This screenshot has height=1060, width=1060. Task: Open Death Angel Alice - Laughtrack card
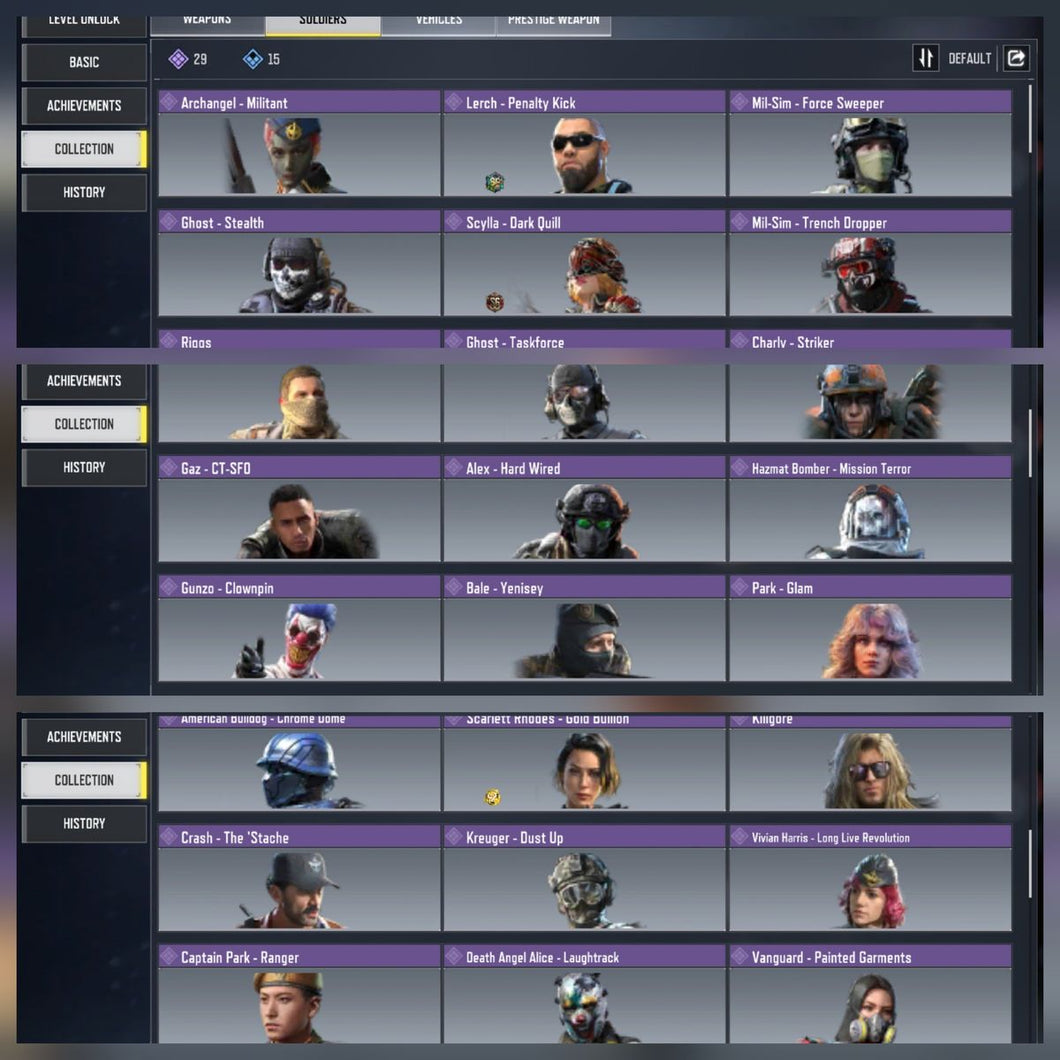tap(584, 997)
